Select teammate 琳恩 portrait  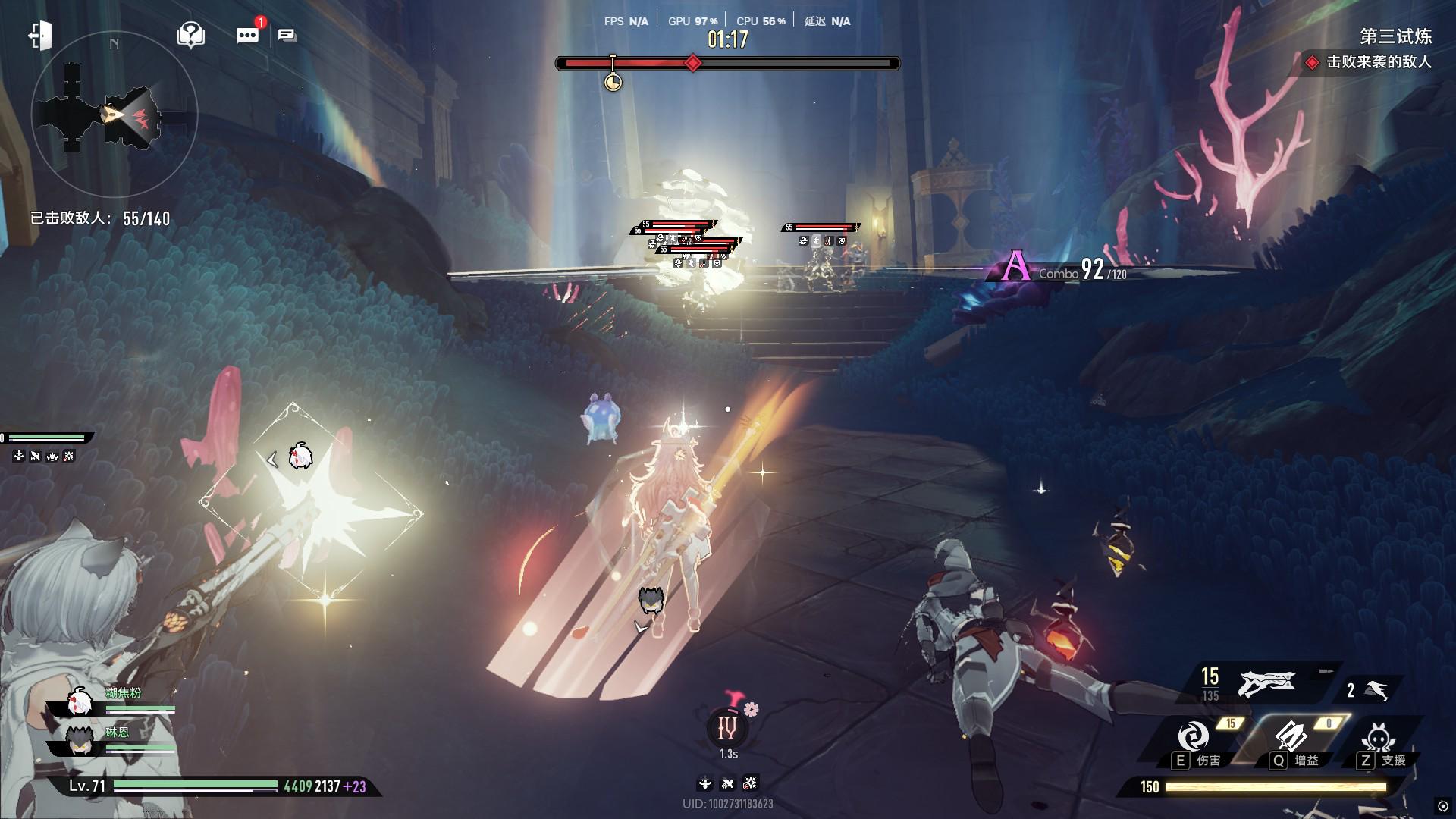[79, 741]
